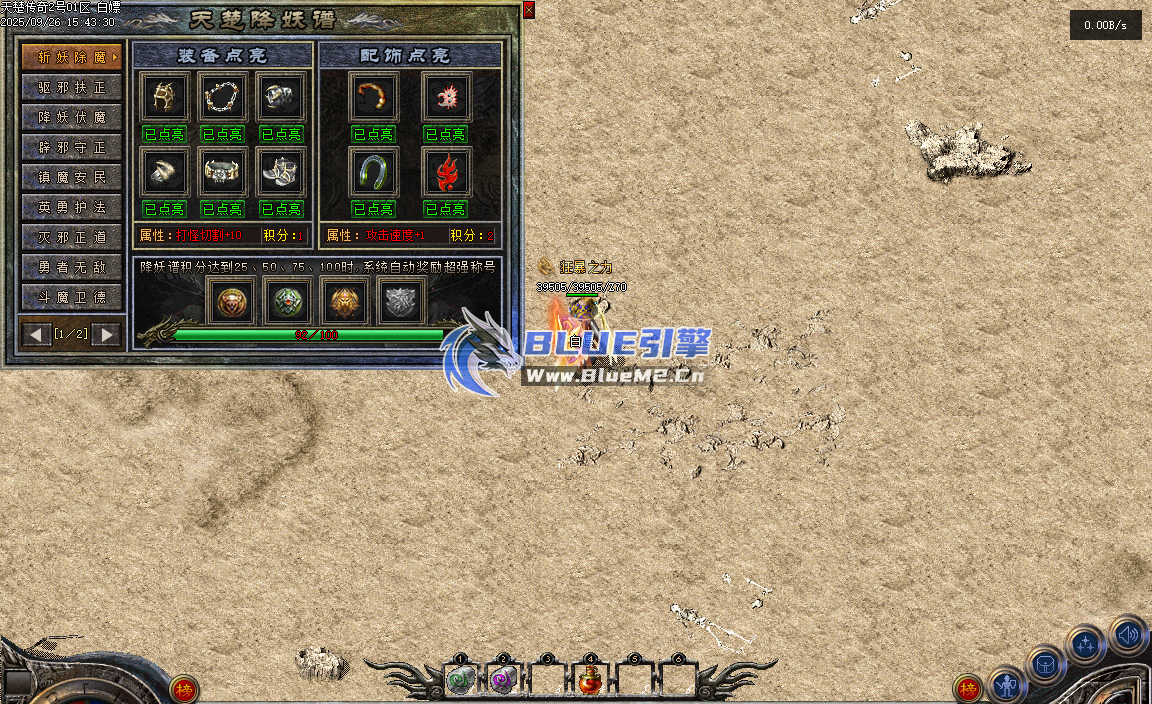Toggle sound with the speaker button
The width and height of the screenshot is (1152, 704).
click(x=1128, y=634)
